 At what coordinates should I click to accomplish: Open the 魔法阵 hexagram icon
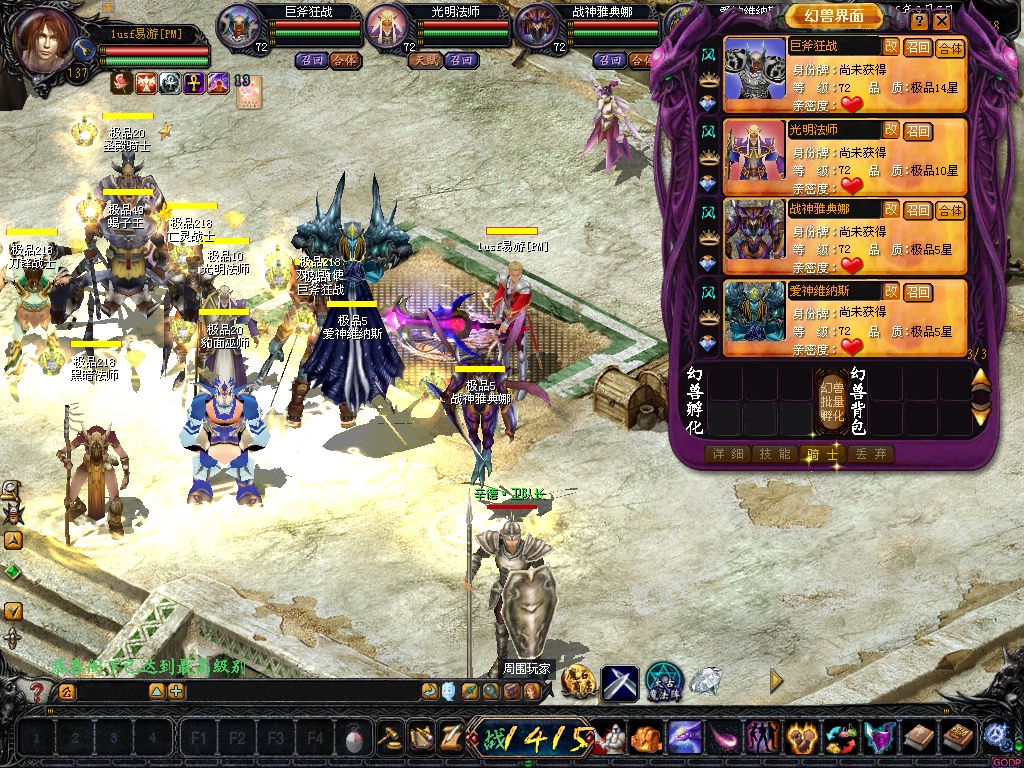coord(663,682)
